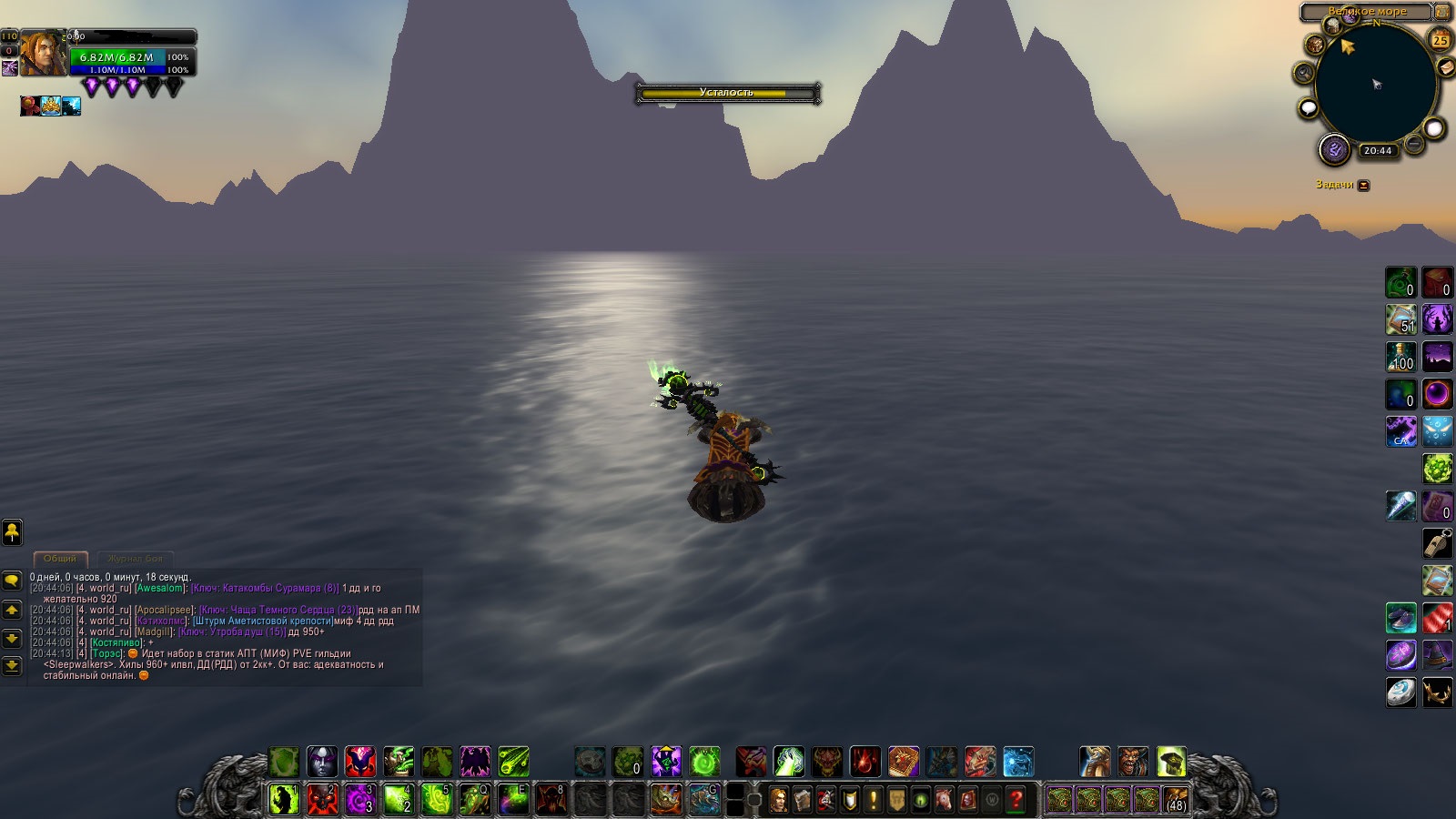The width and height of the screenshot is (1456, 819).
Task: Collapse the Задачи objectives tracker
Action: click(x=1363, y=185)
